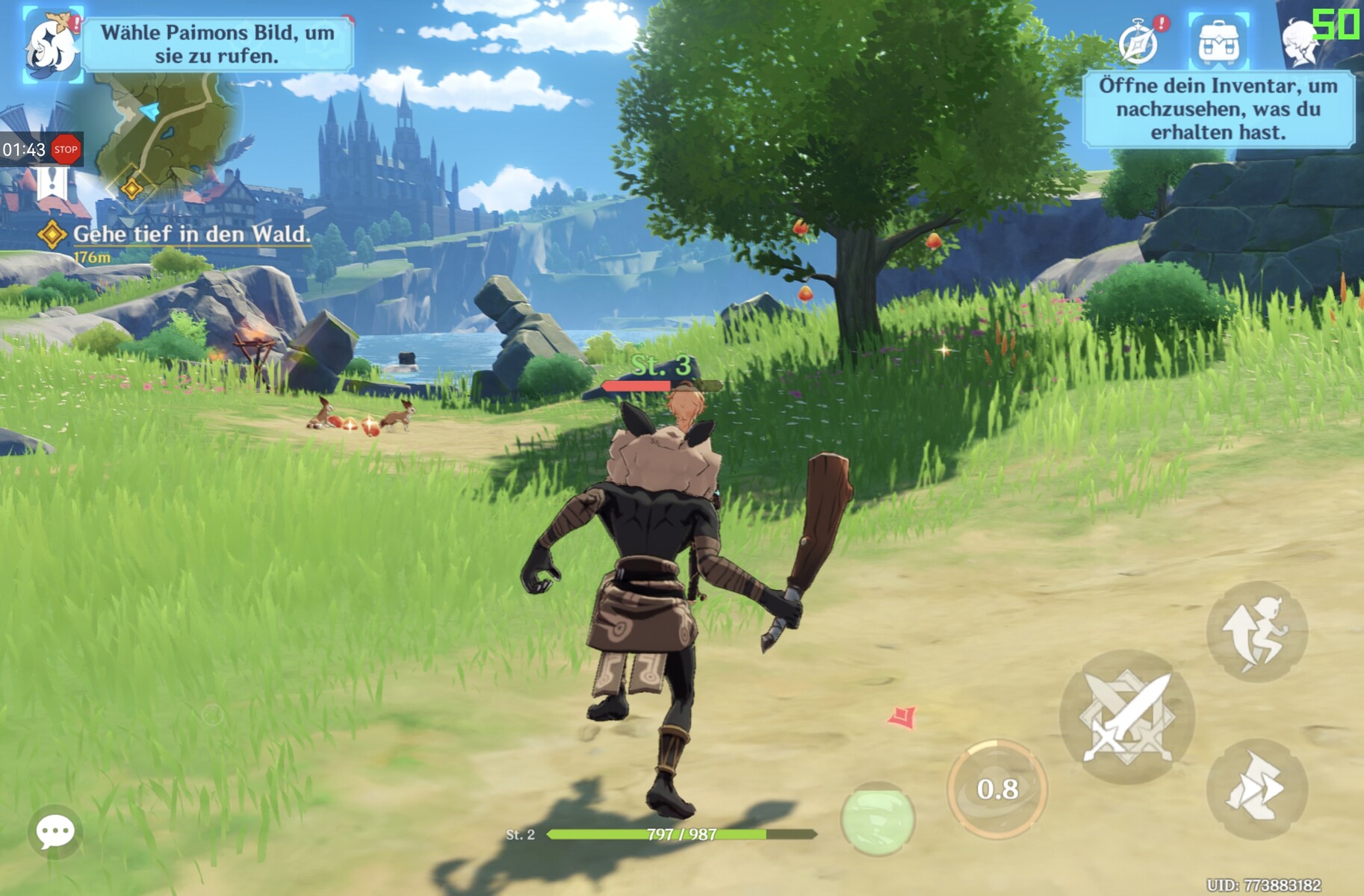Tap the jump button
Image resolution: width=1364 pixels, height=896 pixels.
click(1257, 631)
